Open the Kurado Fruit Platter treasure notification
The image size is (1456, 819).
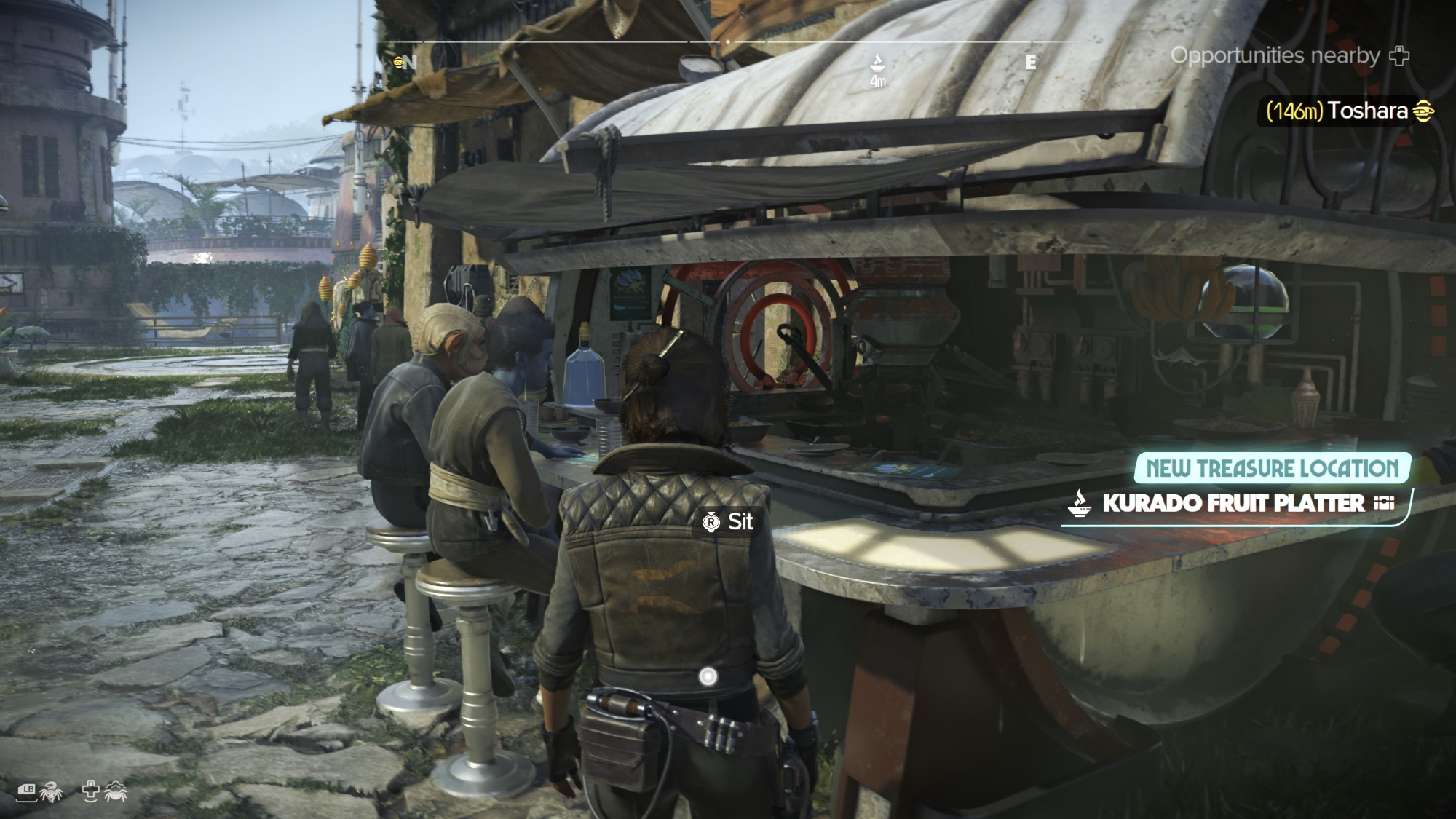pos(1233,503)
